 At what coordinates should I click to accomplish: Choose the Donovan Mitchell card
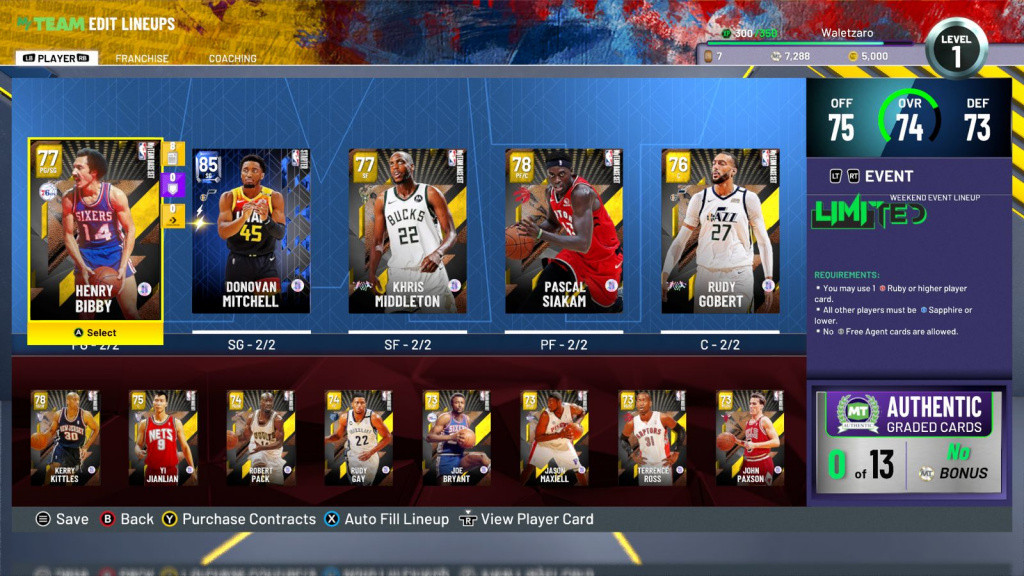(x=250, y=230)
